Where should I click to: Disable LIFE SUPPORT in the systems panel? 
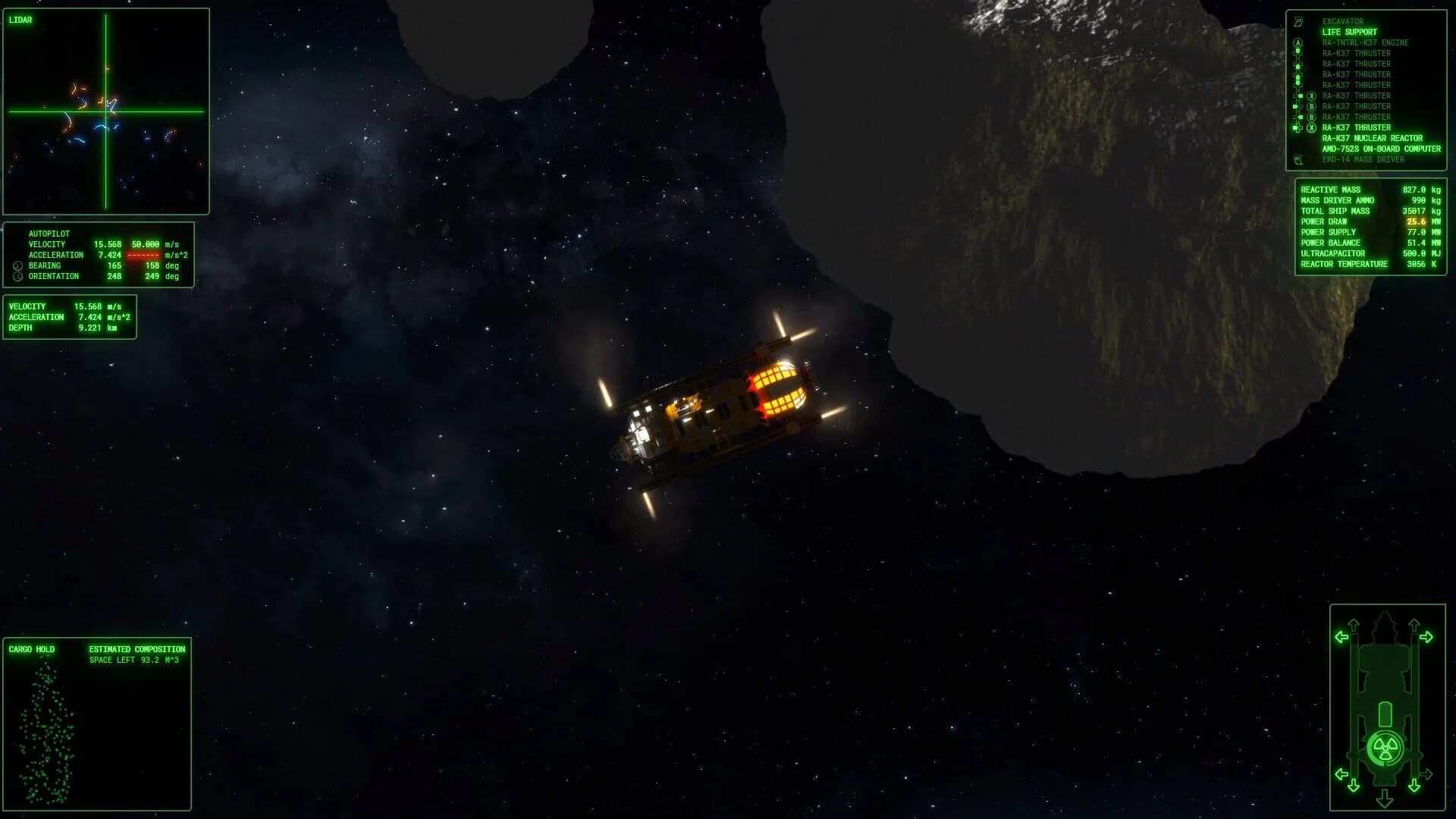tap(1349, 32)
